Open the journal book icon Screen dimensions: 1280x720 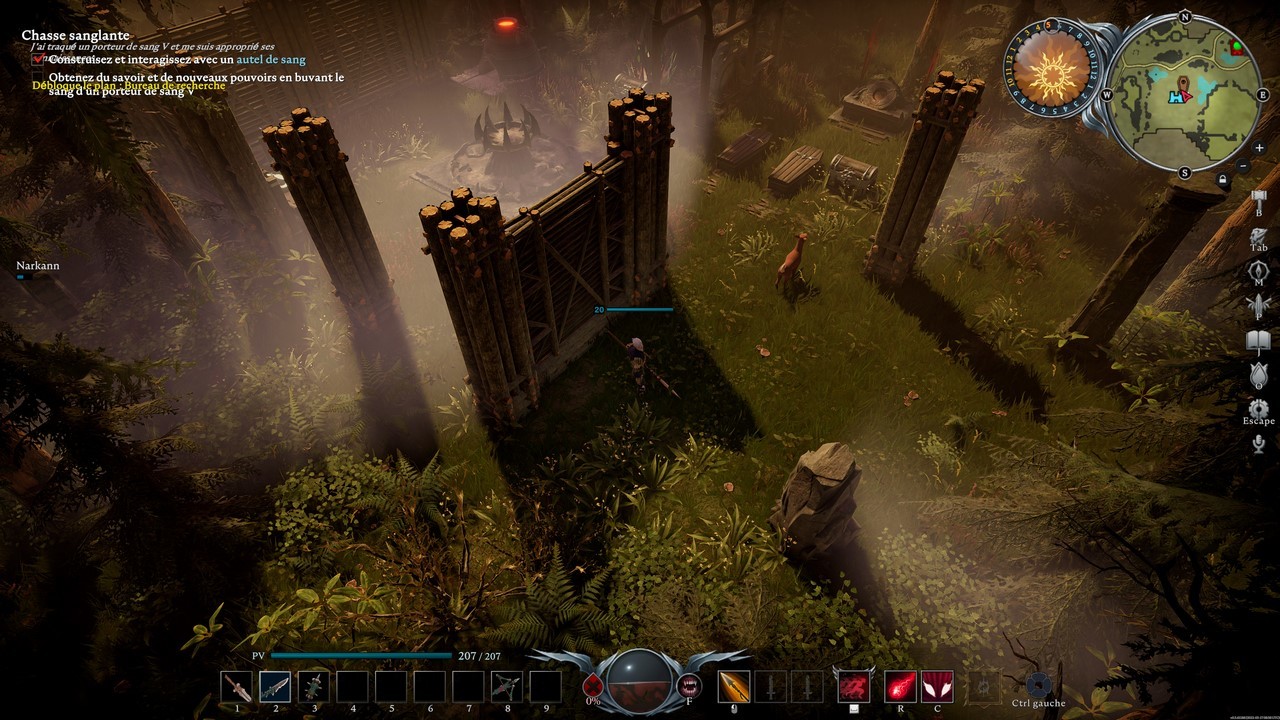click(1259, 342)
